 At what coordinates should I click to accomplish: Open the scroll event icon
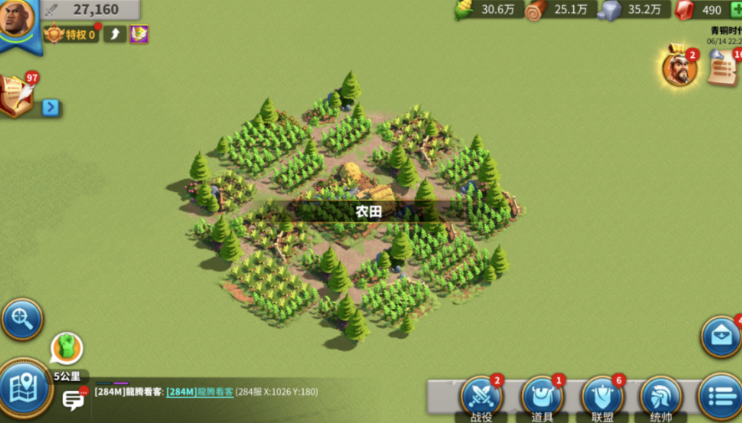[x=723, y=68]
